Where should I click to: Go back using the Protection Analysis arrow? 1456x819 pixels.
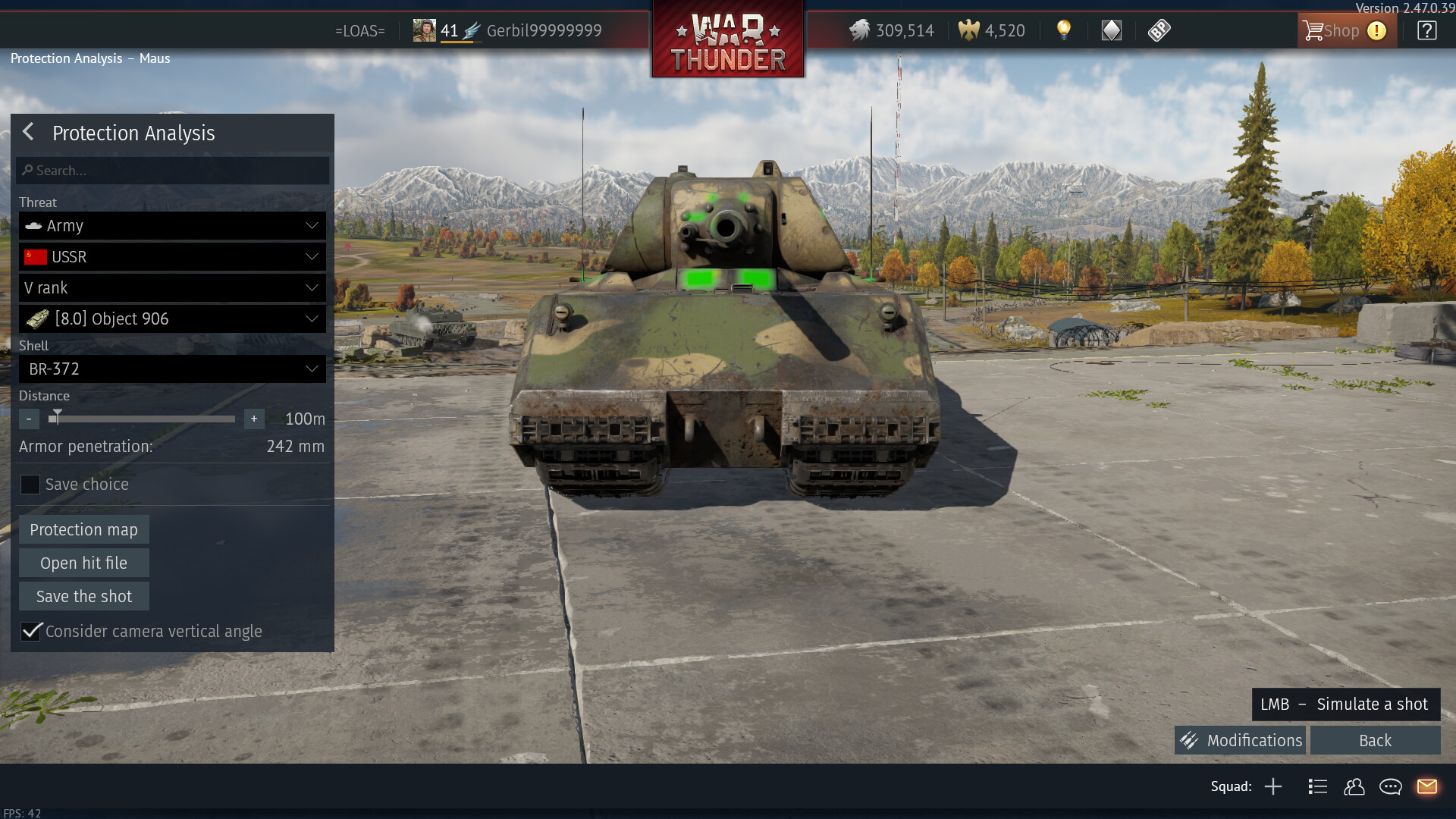28,132
